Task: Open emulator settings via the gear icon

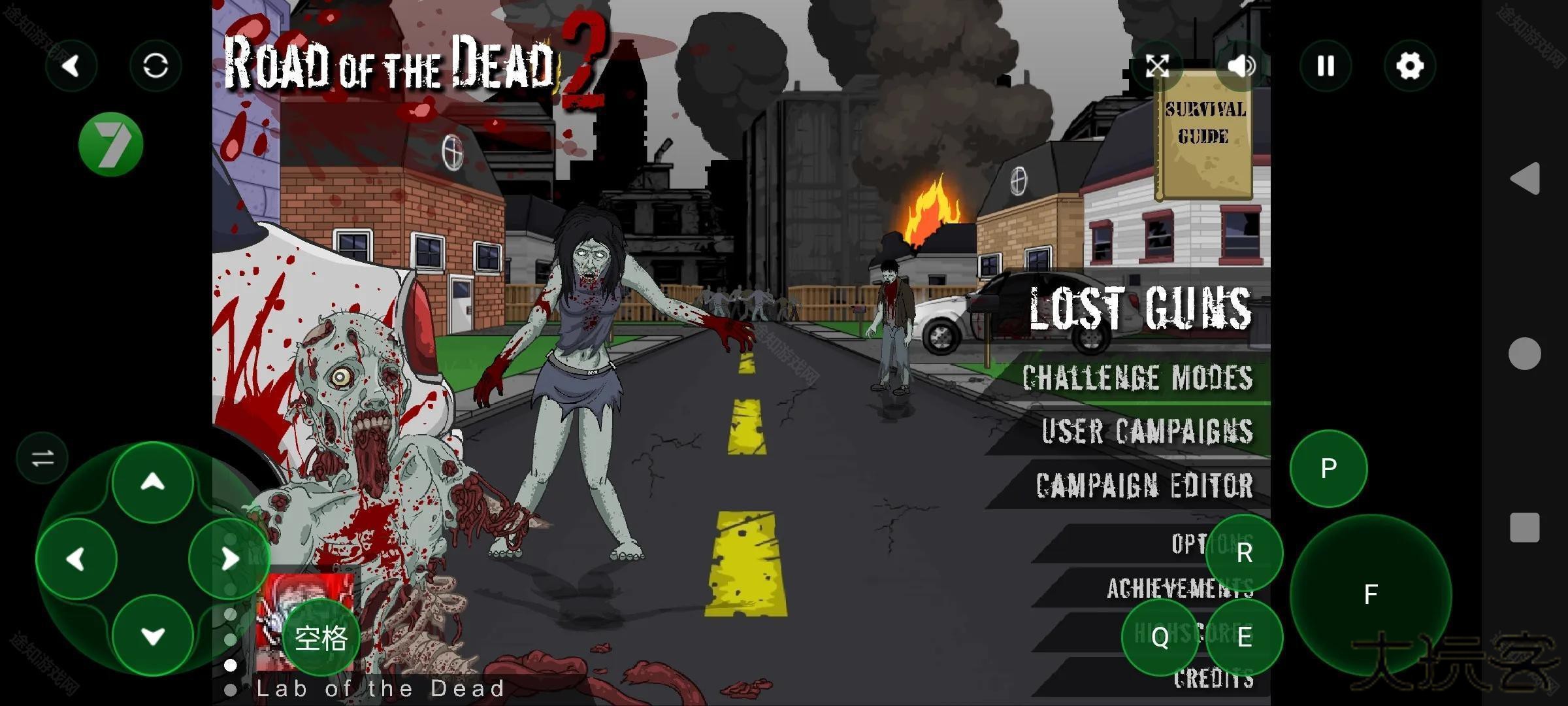Action: tap(1410, 65)
